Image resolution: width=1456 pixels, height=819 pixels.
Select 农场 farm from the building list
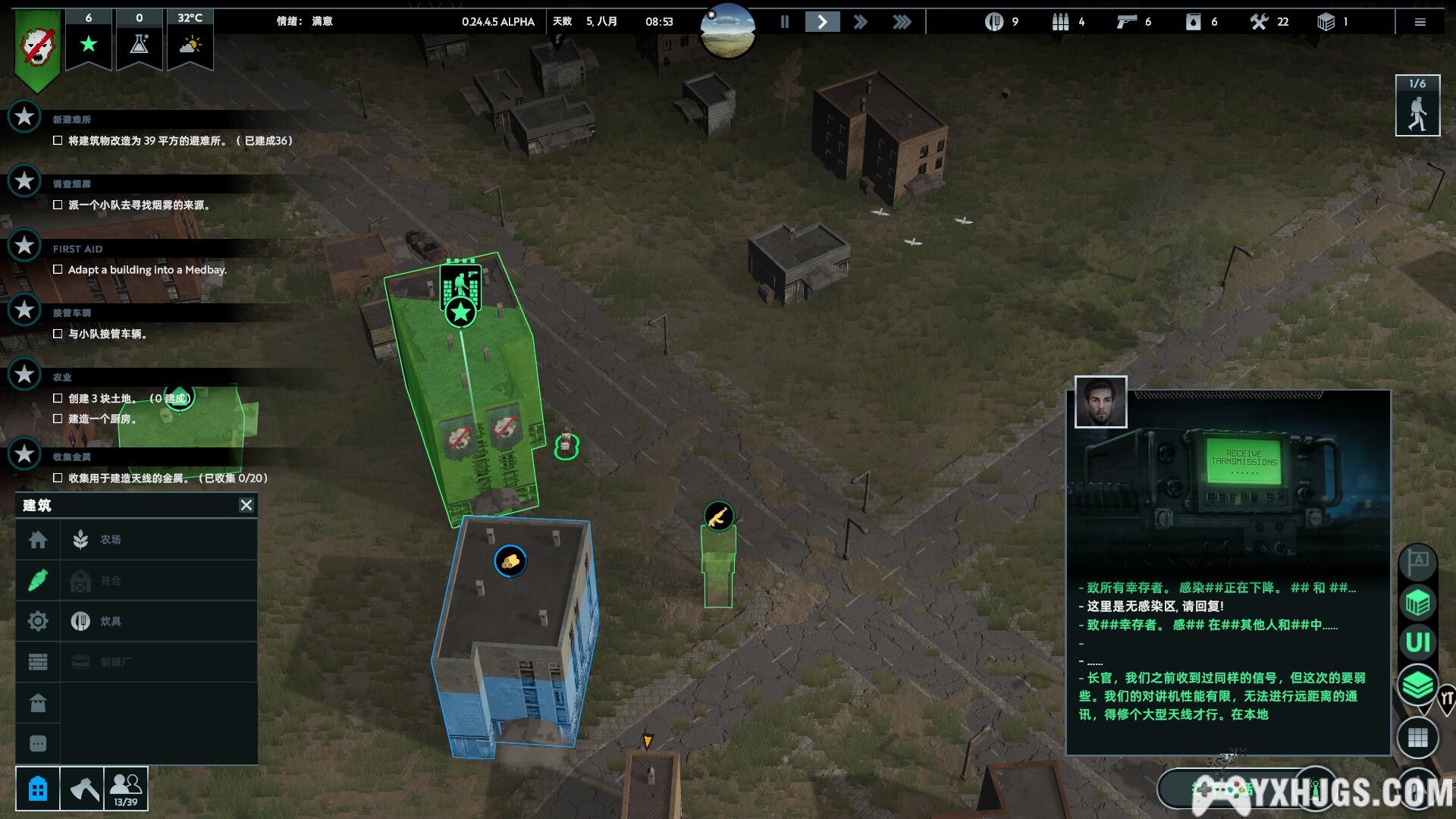pyautogui.click(x=111, y=540)
